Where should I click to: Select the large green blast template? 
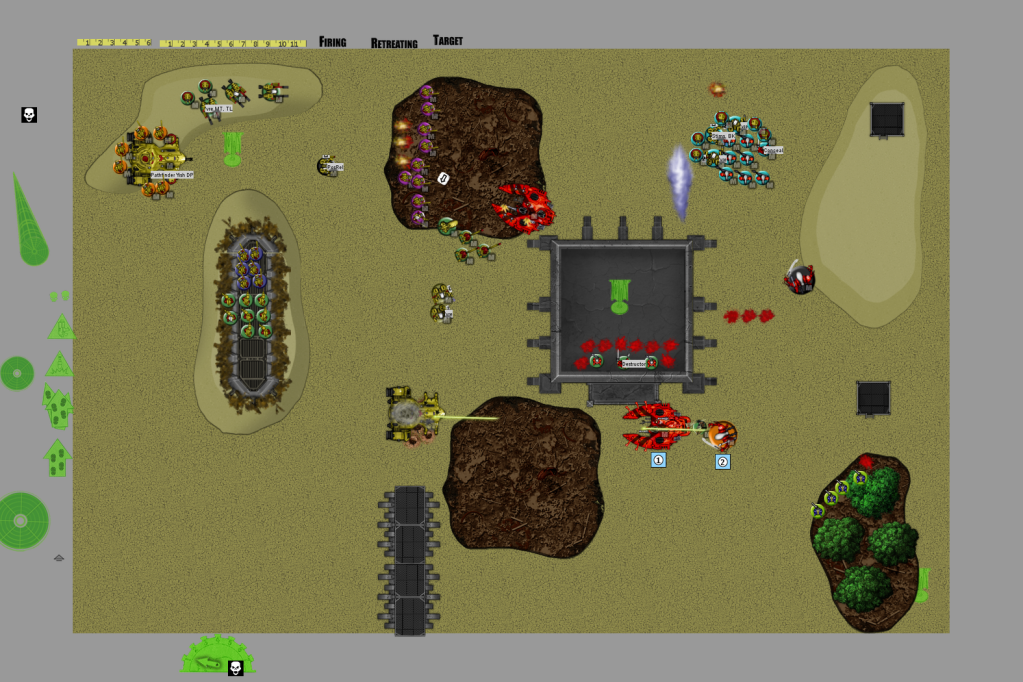click(x=22, y=520)
